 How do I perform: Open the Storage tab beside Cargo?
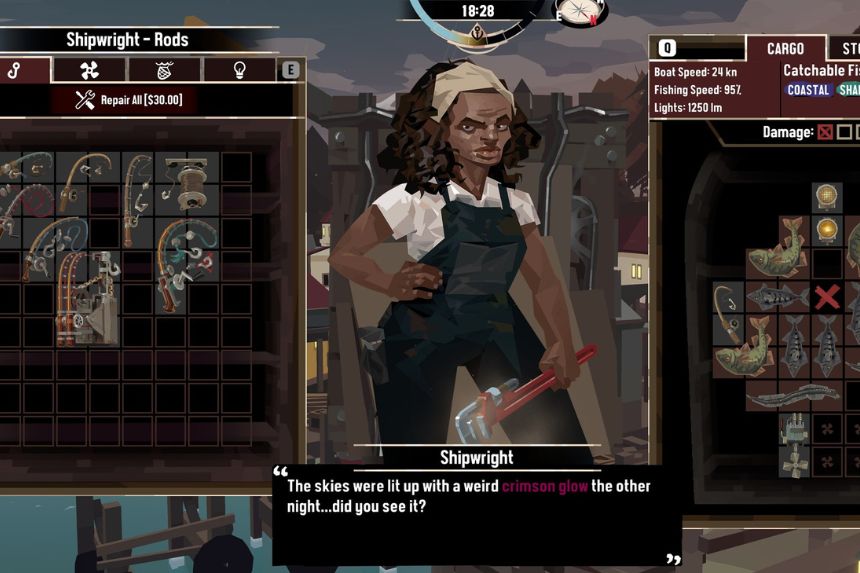pos(848,48)
